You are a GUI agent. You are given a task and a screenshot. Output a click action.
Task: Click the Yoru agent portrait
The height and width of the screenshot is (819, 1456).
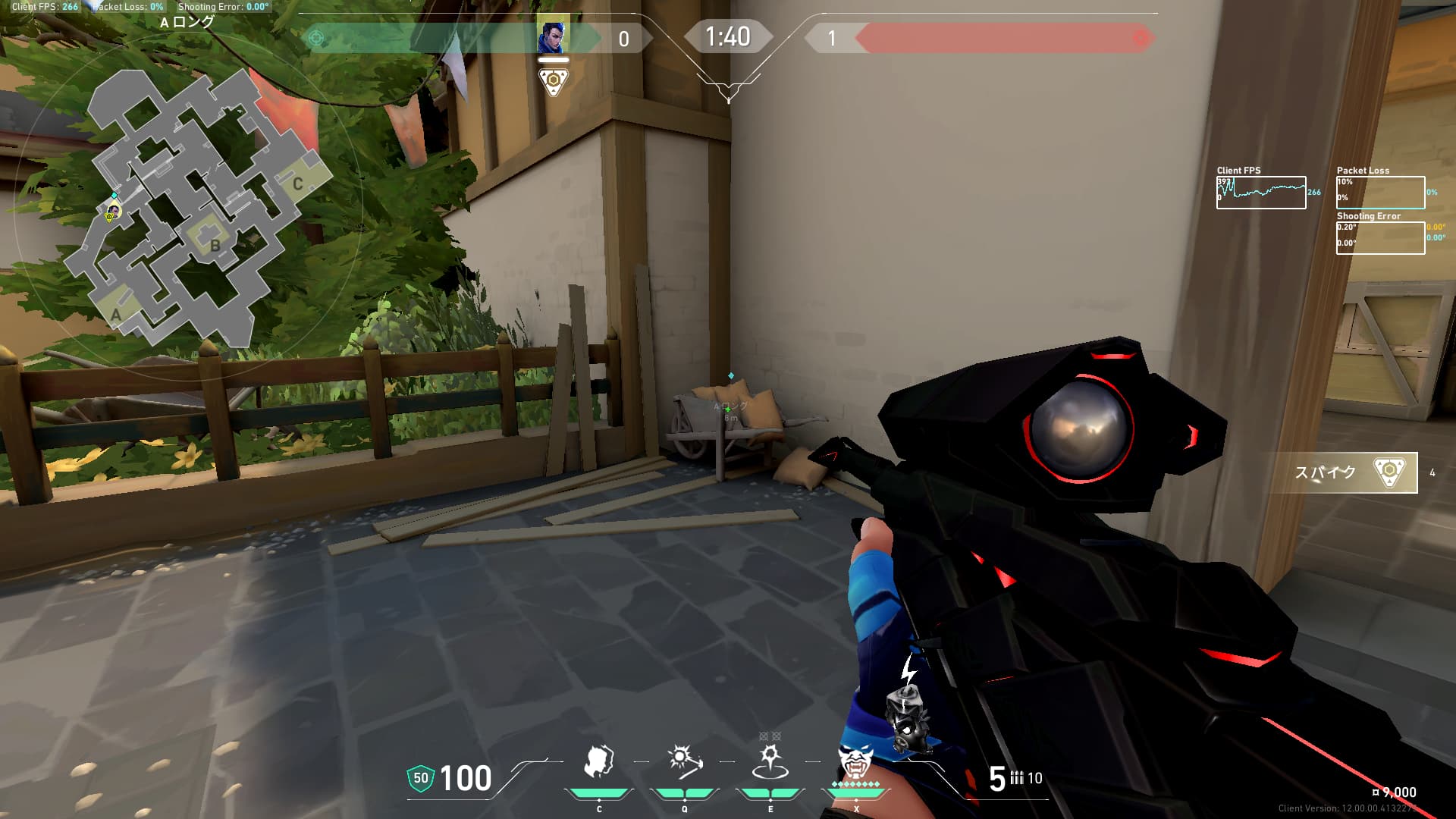point(553,37)
